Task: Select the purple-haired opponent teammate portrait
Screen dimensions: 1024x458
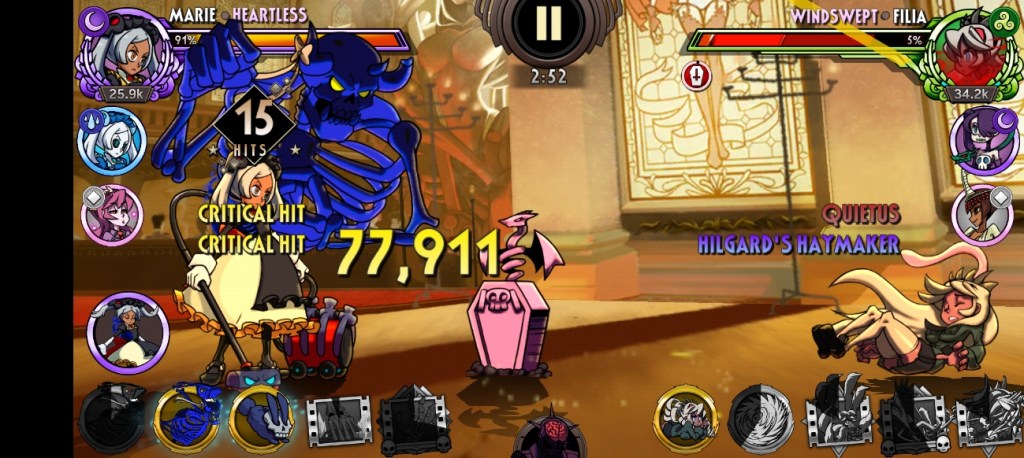Action: pos(983,139)
